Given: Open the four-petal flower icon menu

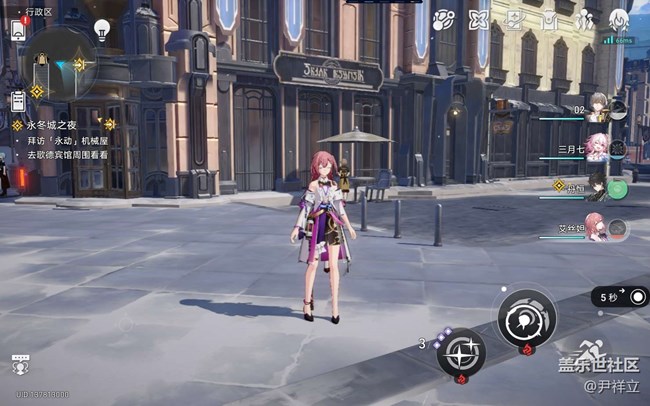Looking at the screenshot, I should (x=479, y=20).
